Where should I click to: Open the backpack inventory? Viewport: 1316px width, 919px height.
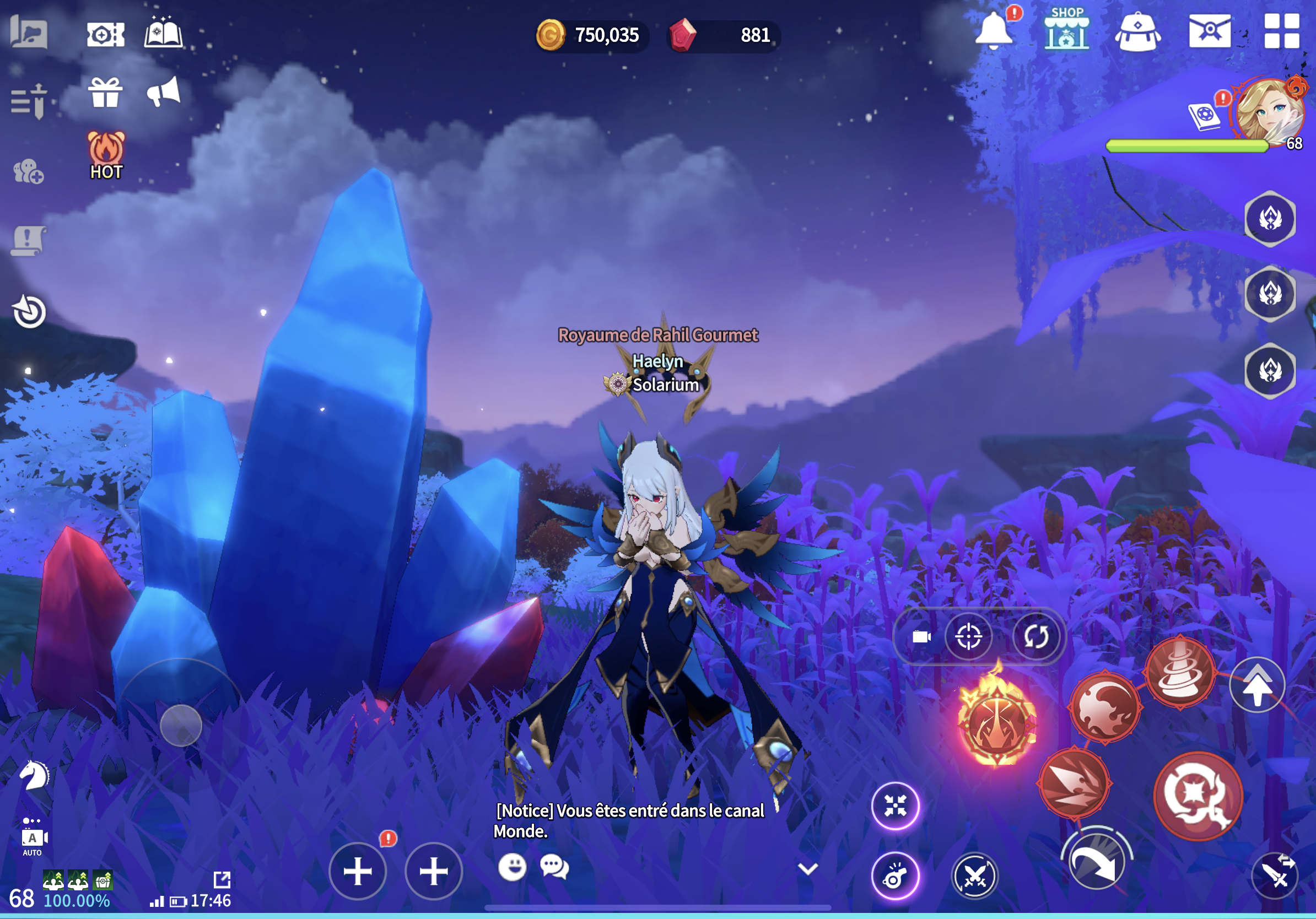(x=1137, y=31)
